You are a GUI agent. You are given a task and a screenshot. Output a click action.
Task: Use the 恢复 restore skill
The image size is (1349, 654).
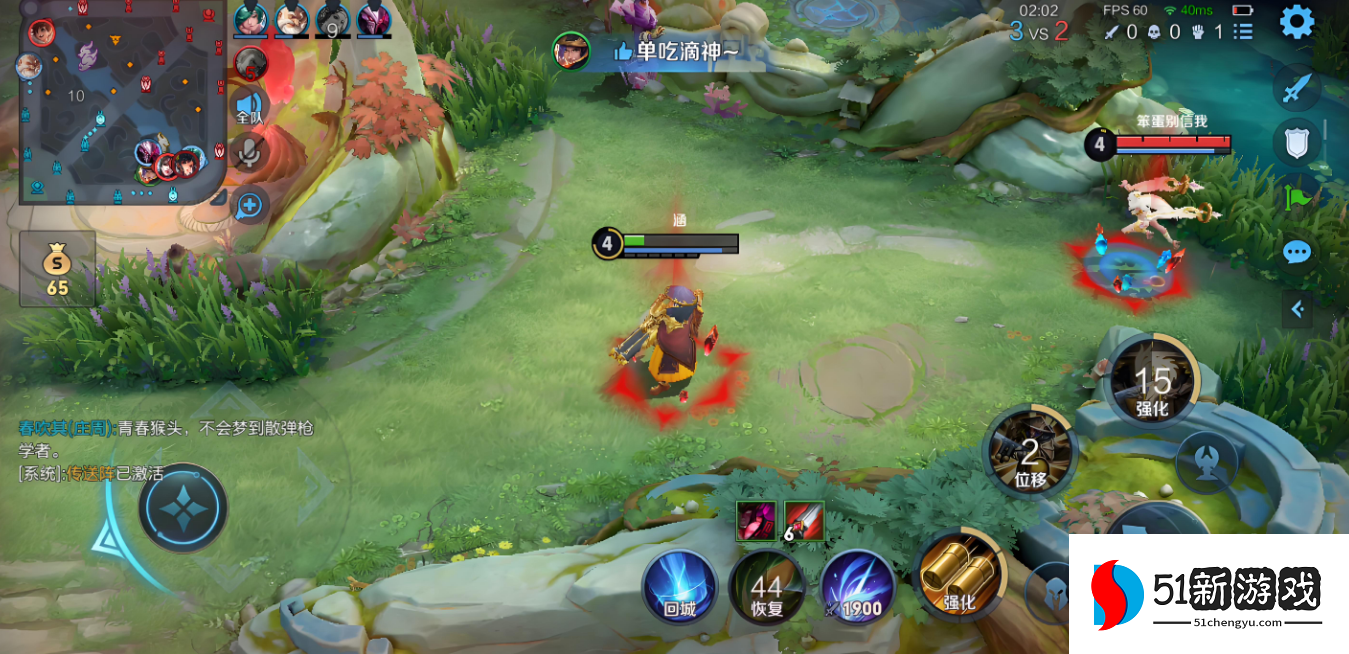point(767,587)
